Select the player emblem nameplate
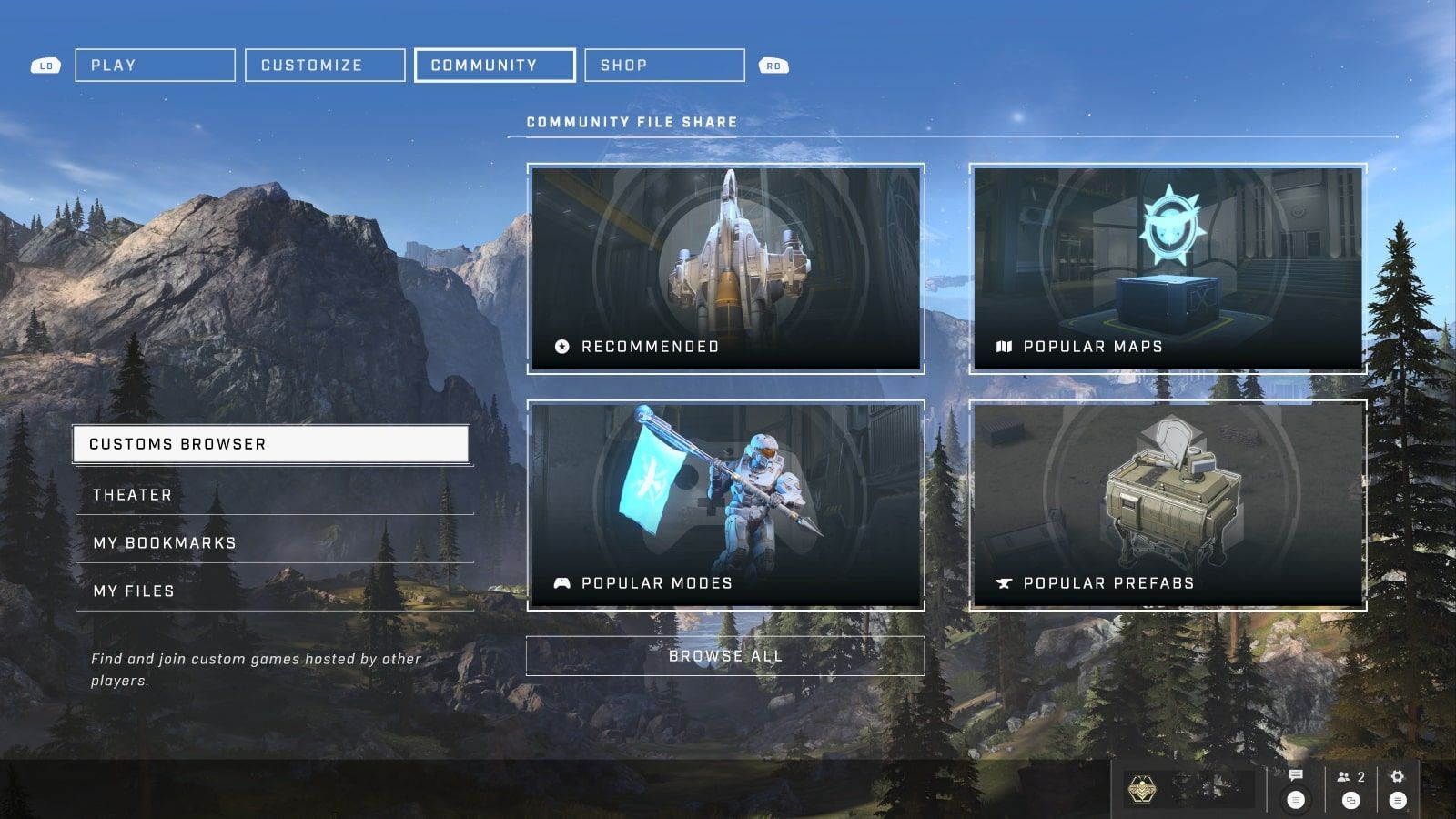The height and width of the screenshot is (819, 1456). [x=1188, y=788]
